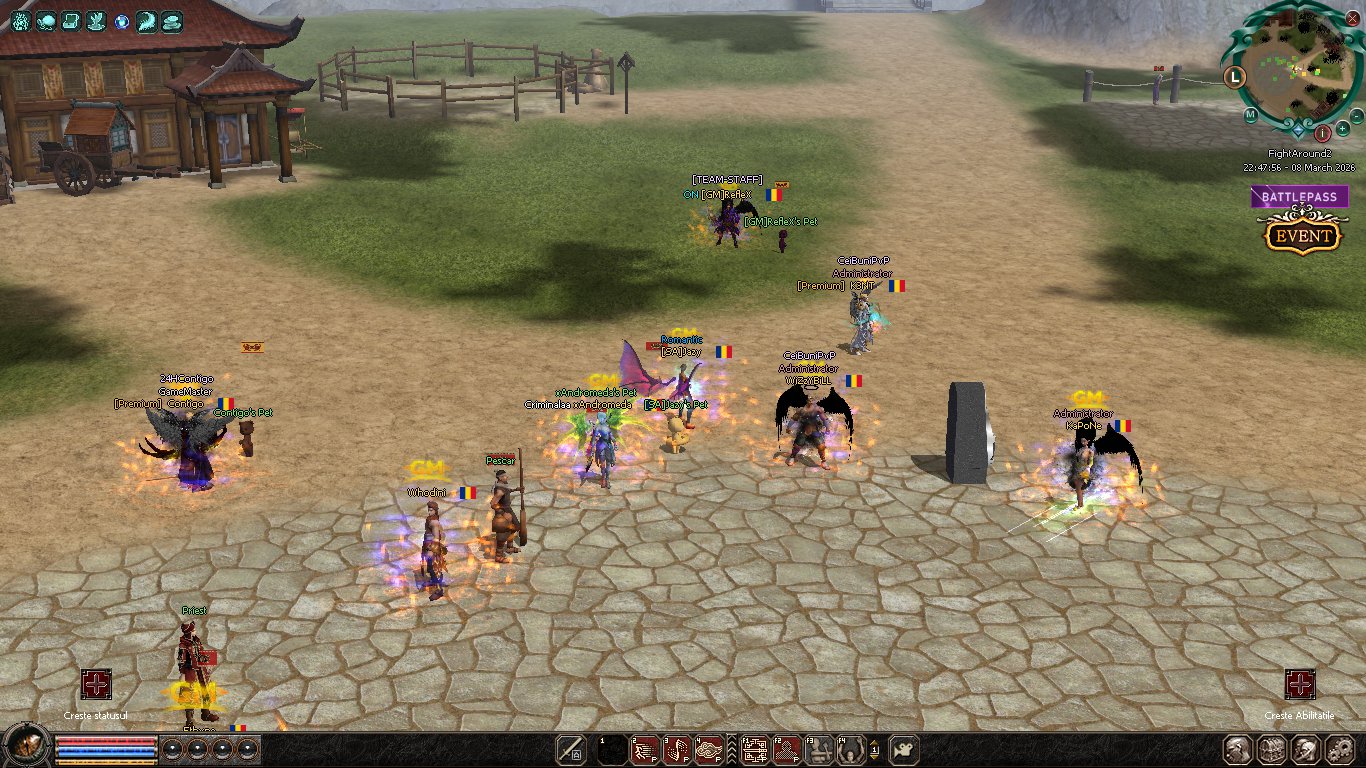Trigger the F2 silhouette skill
The height and width of the screenshot is (768, 1366).
pos(787,749)
